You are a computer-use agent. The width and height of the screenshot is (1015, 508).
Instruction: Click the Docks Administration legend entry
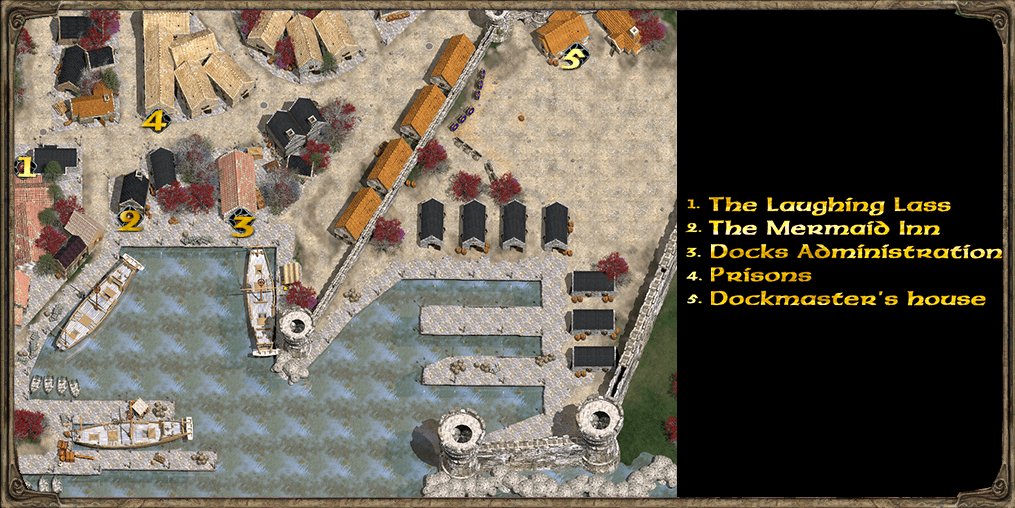[855, 251]
